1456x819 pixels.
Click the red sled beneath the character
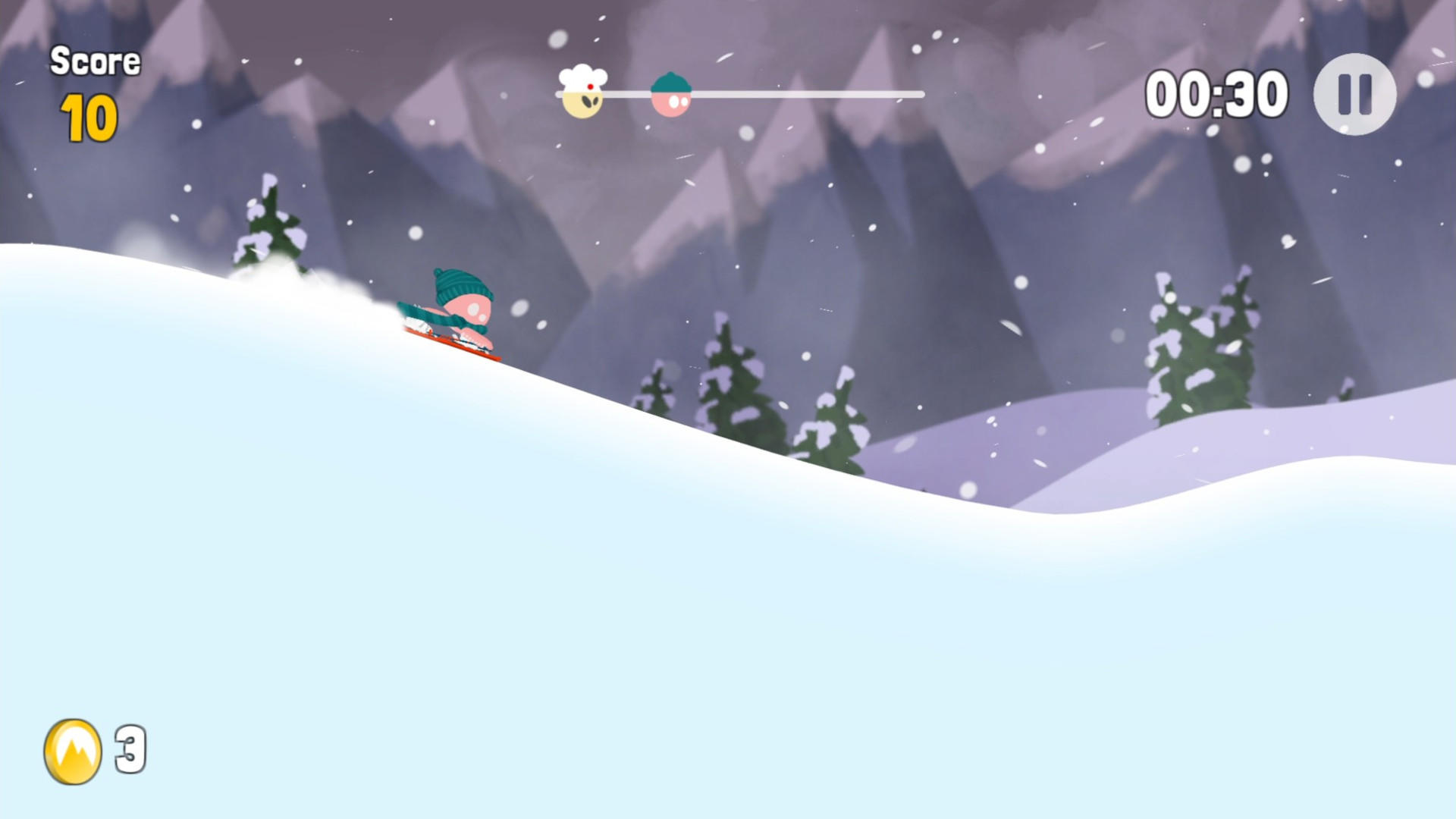(x=455, y=346)
